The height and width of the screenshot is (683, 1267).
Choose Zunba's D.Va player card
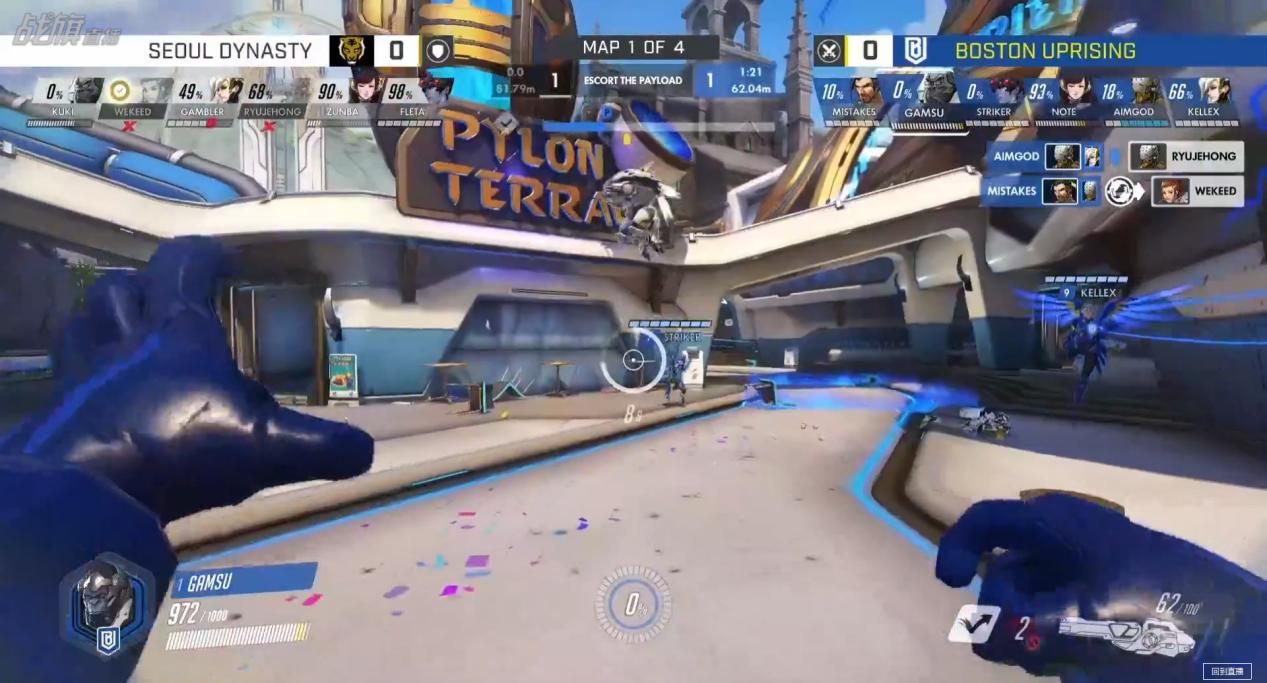339,99
